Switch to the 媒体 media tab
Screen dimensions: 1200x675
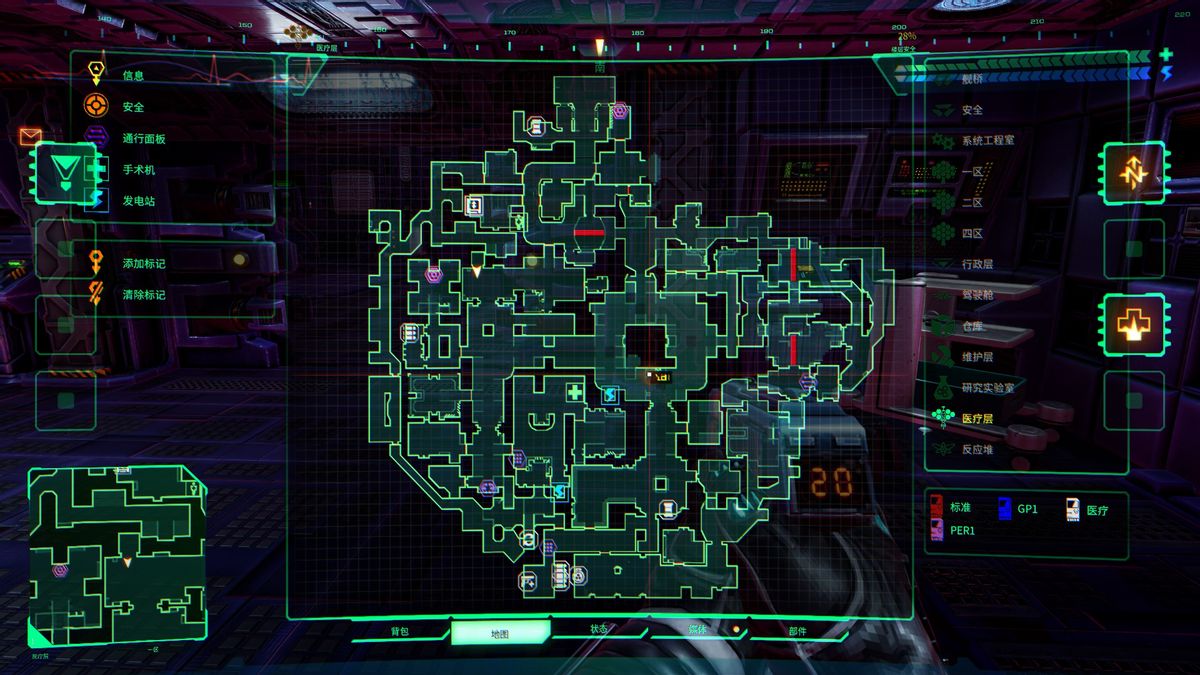point(697,630)
